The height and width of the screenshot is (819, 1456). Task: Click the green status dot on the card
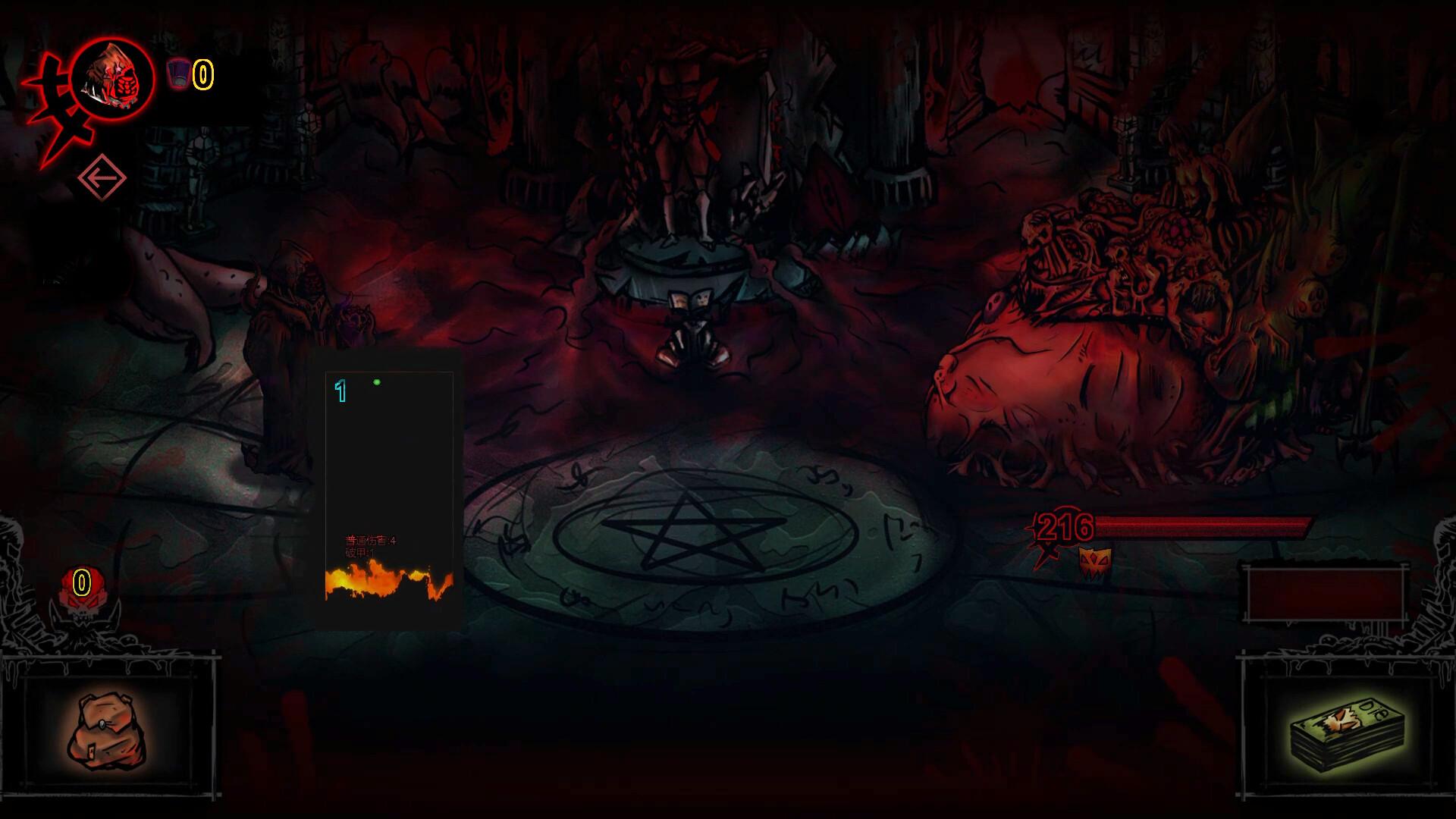(x=376, y=383)
